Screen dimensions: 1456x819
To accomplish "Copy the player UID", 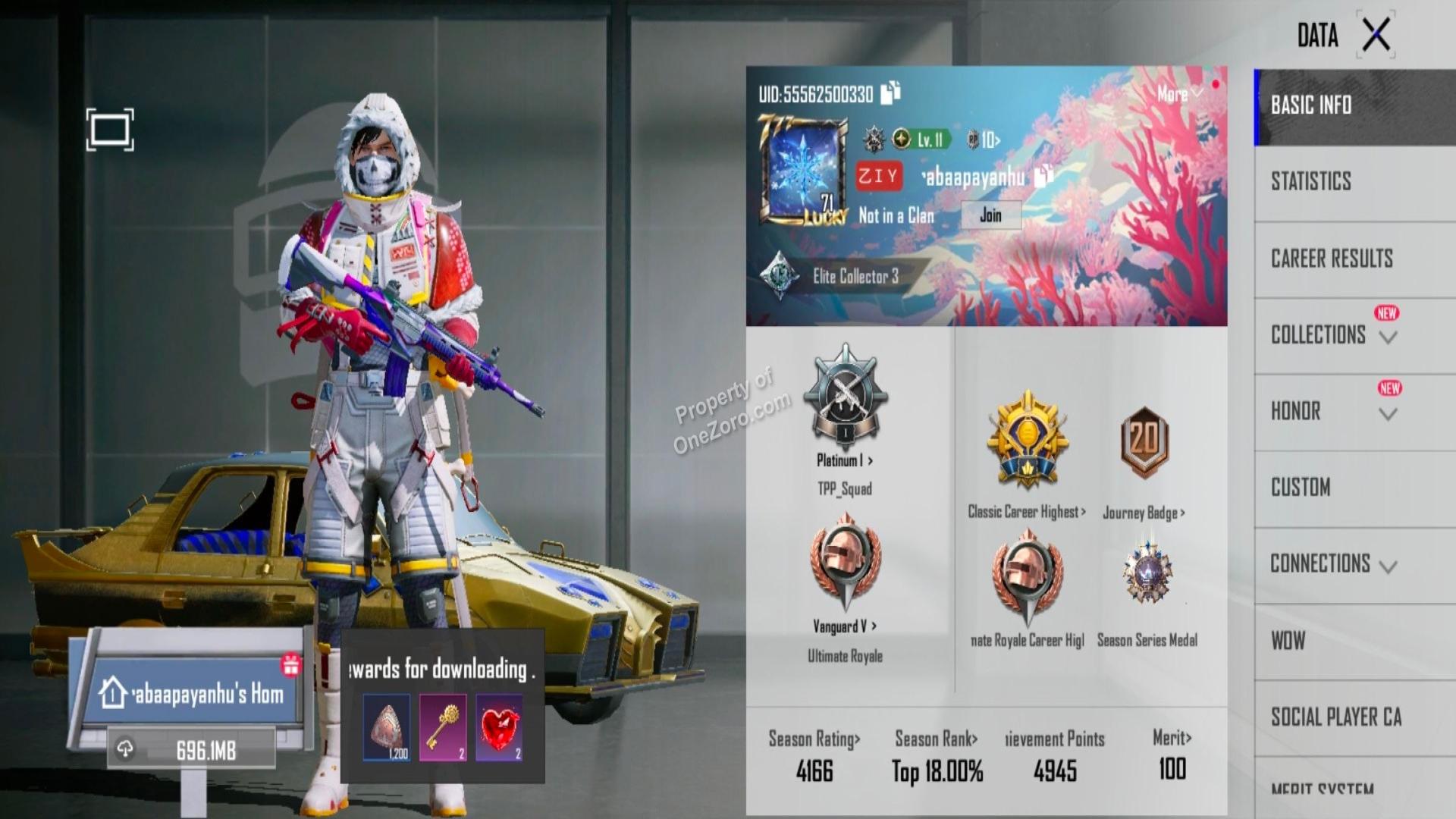I will pos(891,93).
